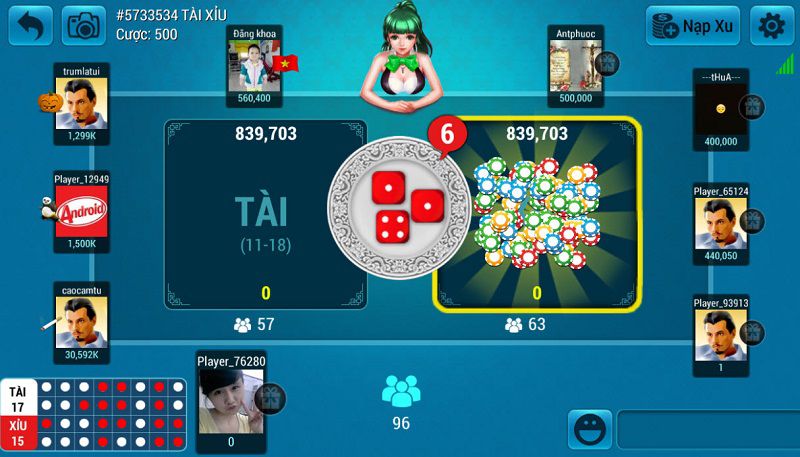Open Player_12949's KitKat avatar
800x457 pixels.
82,211
